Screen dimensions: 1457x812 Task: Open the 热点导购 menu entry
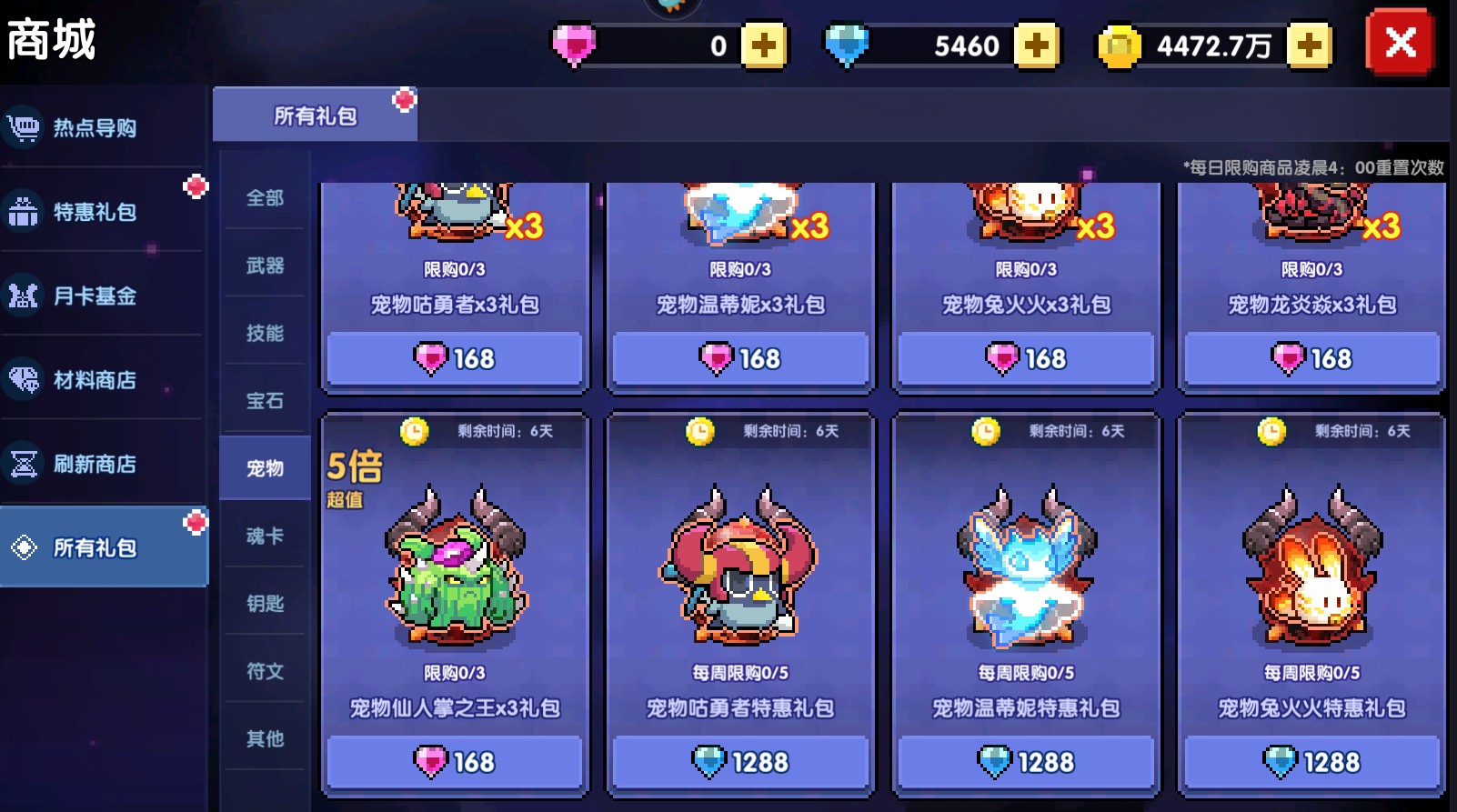pos(95,127)
